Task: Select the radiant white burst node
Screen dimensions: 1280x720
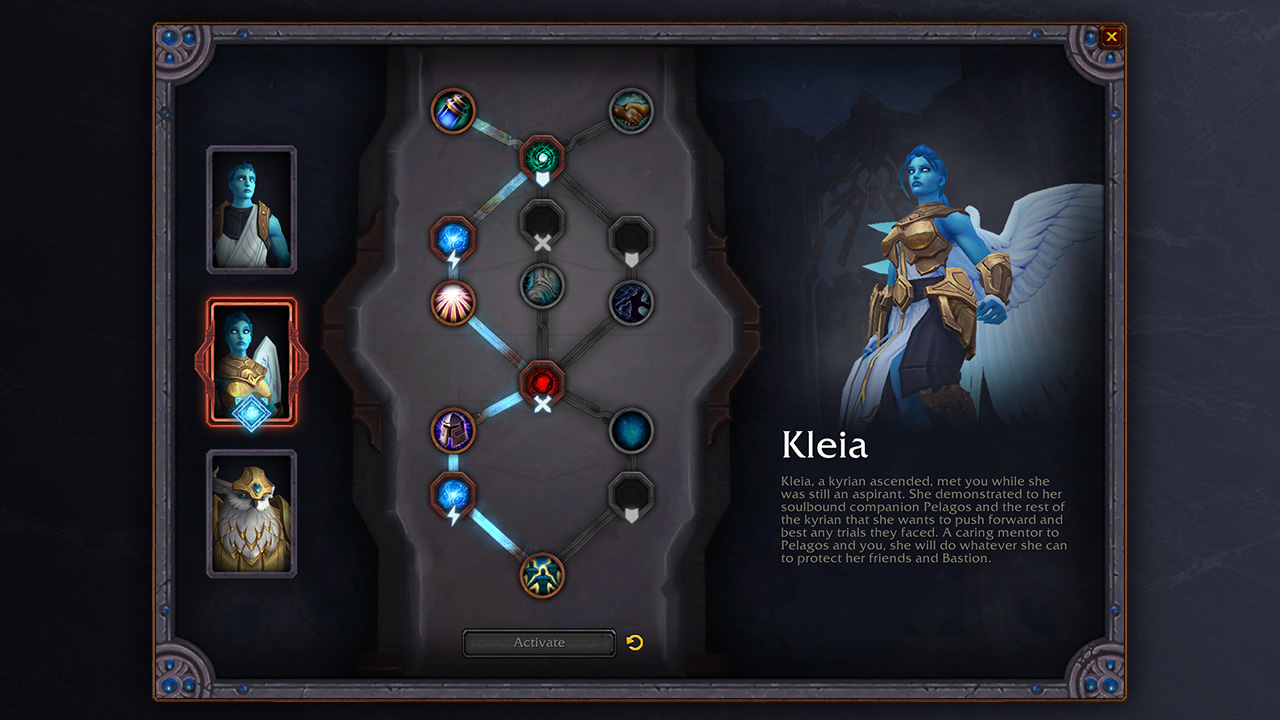Action: coord(453,302)
